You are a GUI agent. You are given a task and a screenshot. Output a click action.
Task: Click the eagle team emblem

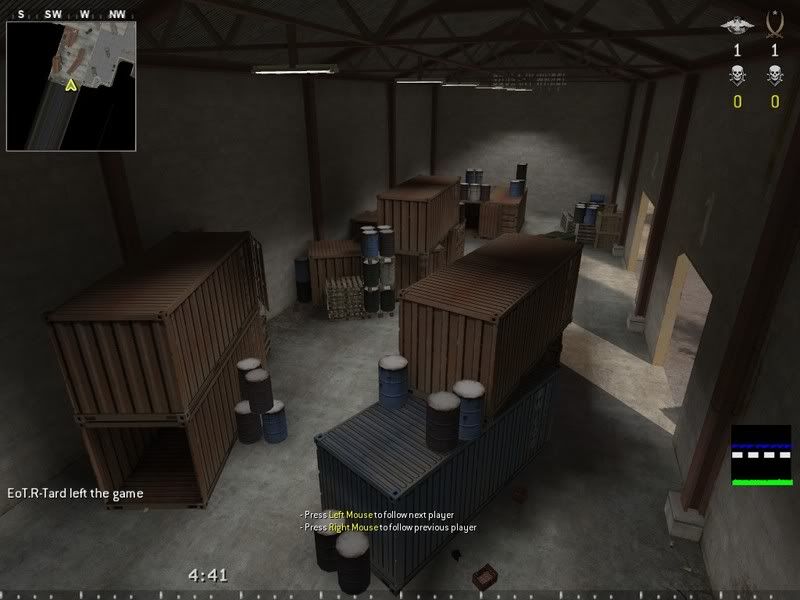tap(738, 23)
